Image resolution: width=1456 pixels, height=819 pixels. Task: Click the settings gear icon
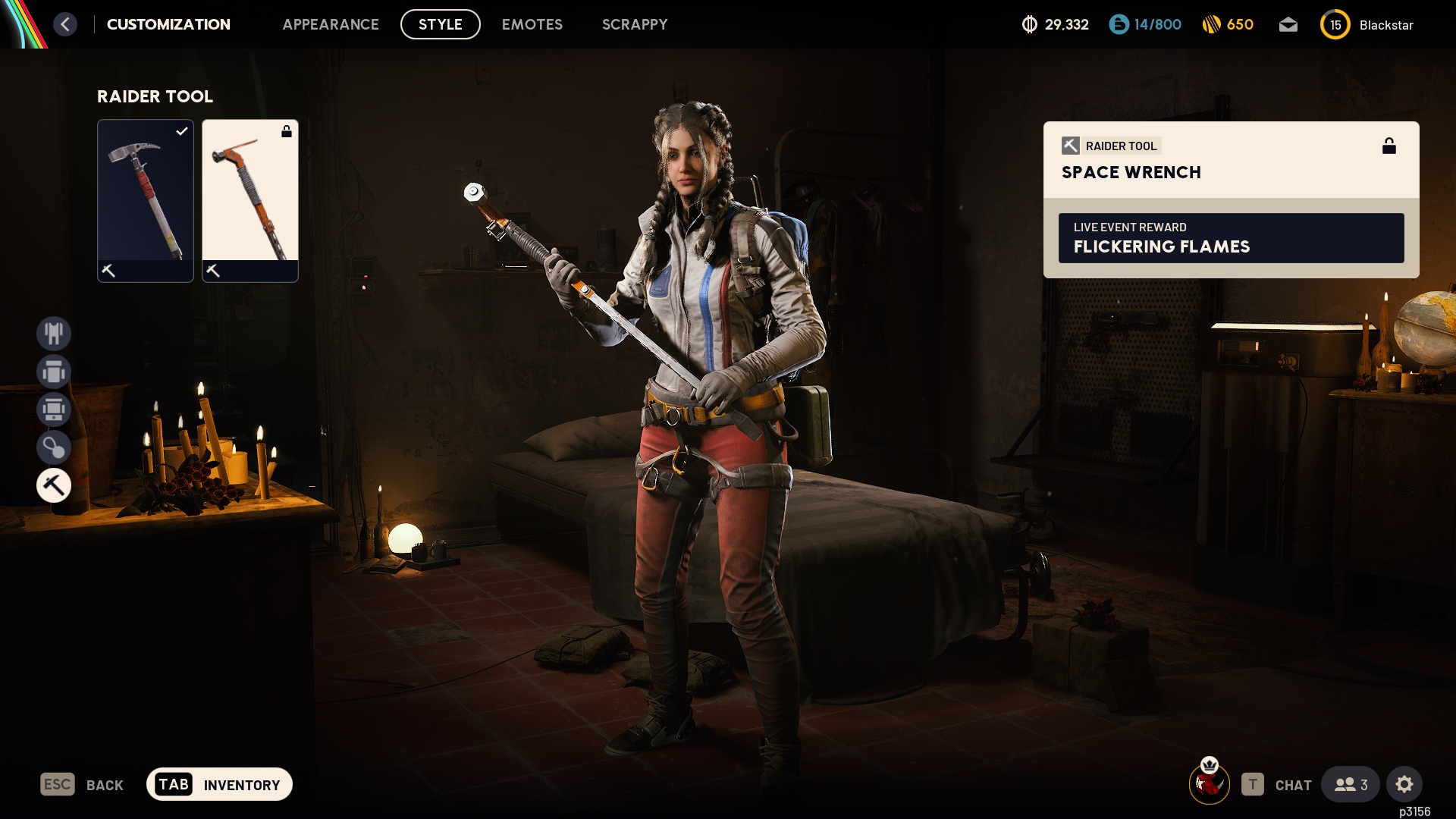pos(1406,785)
